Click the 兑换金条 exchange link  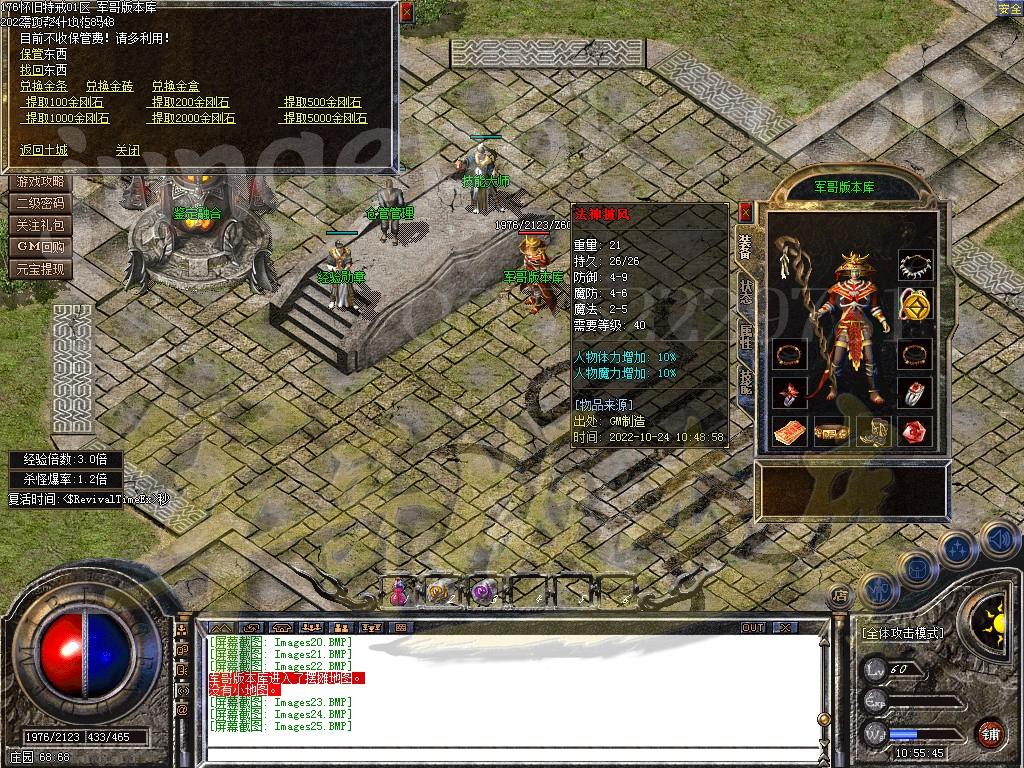coord(44,86)
